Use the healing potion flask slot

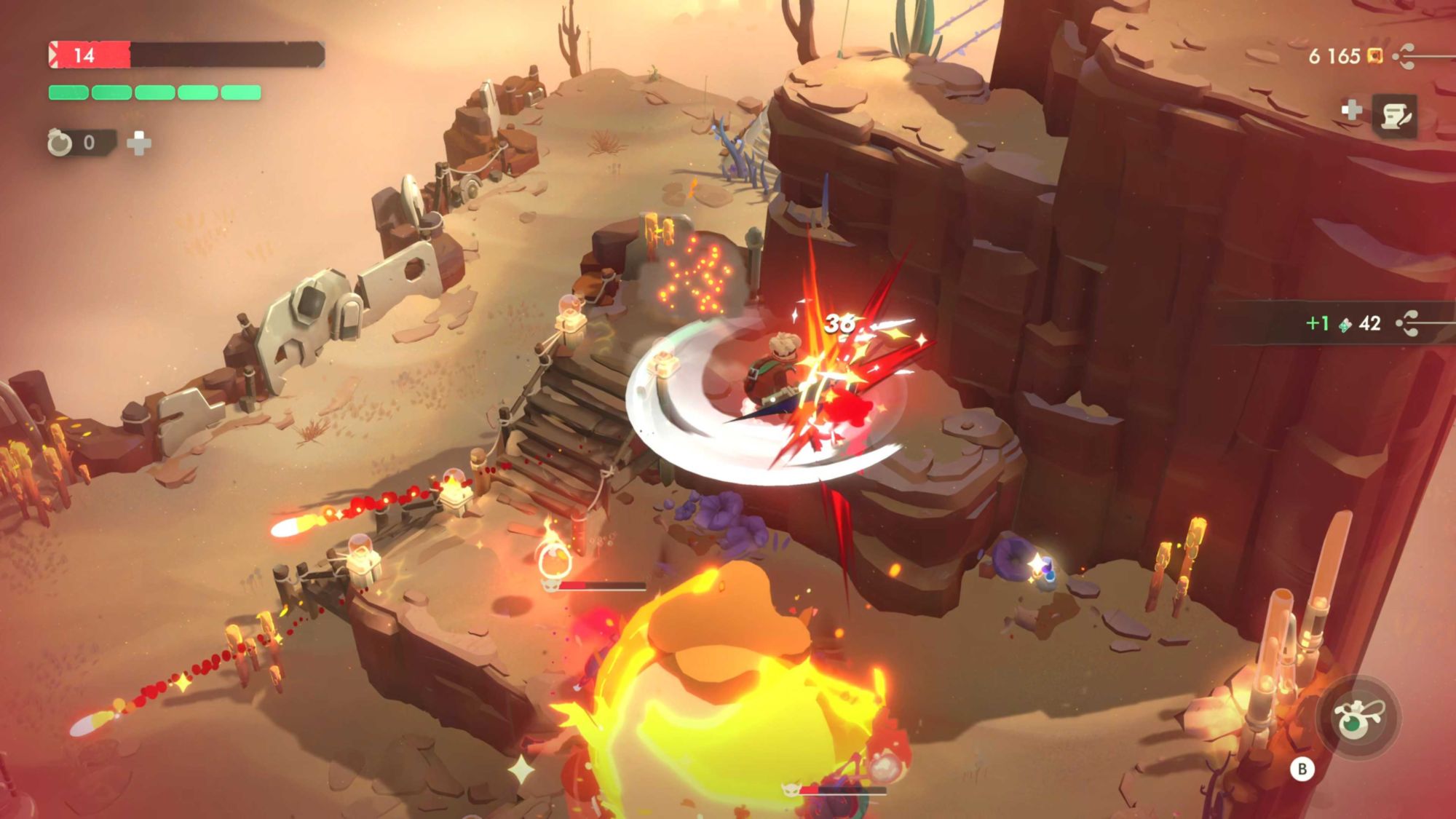coord(61,143)
